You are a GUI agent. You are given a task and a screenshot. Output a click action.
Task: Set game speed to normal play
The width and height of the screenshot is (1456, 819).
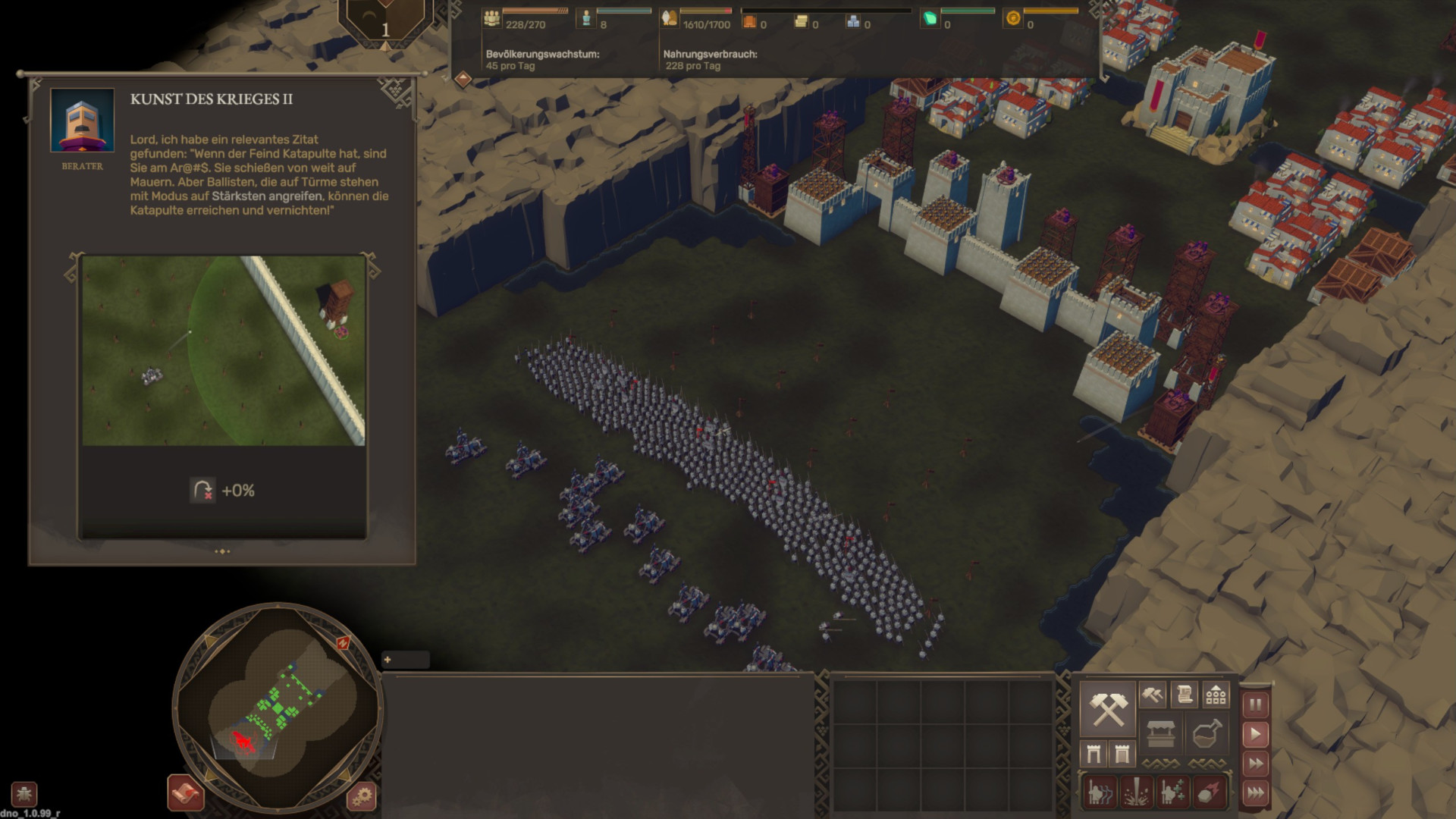point(1255,734)
